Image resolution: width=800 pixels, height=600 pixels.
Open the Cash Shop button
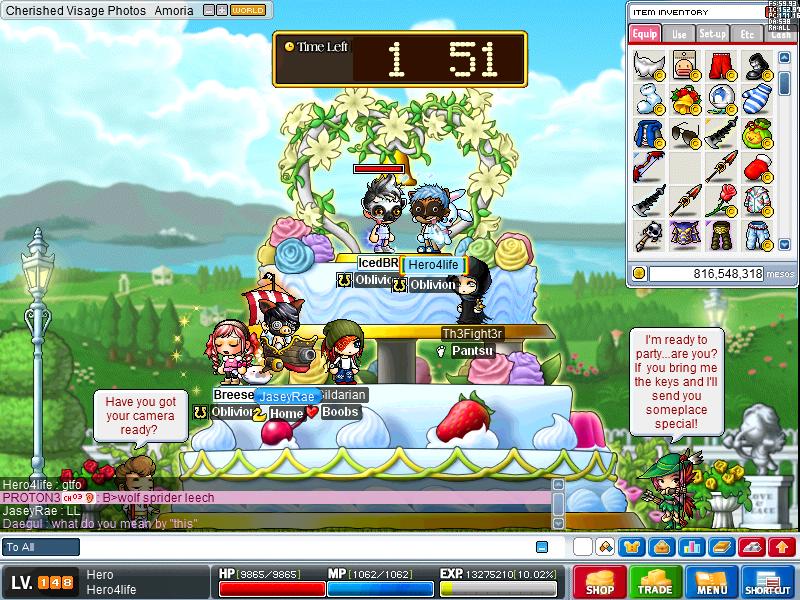[x=600, y=582]
